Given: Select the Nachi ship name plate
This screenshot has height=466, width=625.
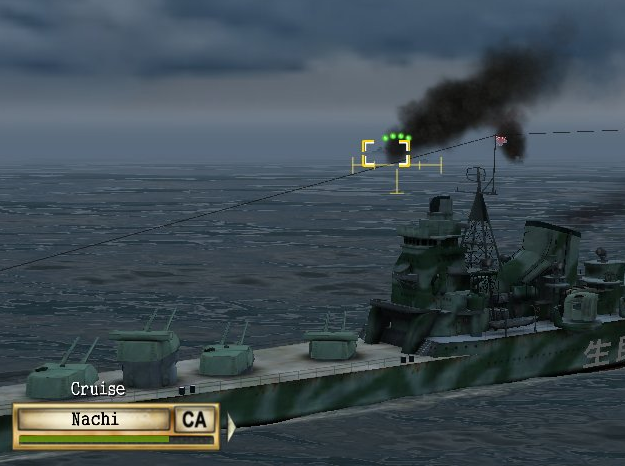Looking at the screenshot, I should 94,419.
